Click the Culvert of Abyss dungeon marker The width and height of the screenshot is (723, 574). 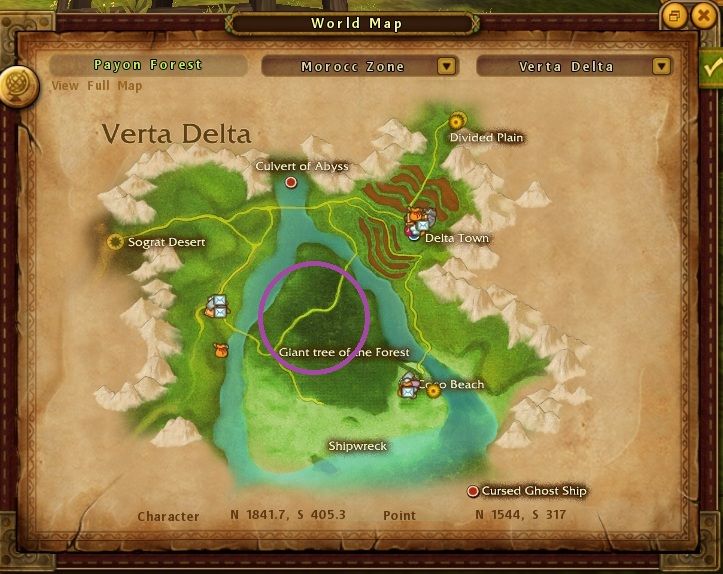[291, 183]
